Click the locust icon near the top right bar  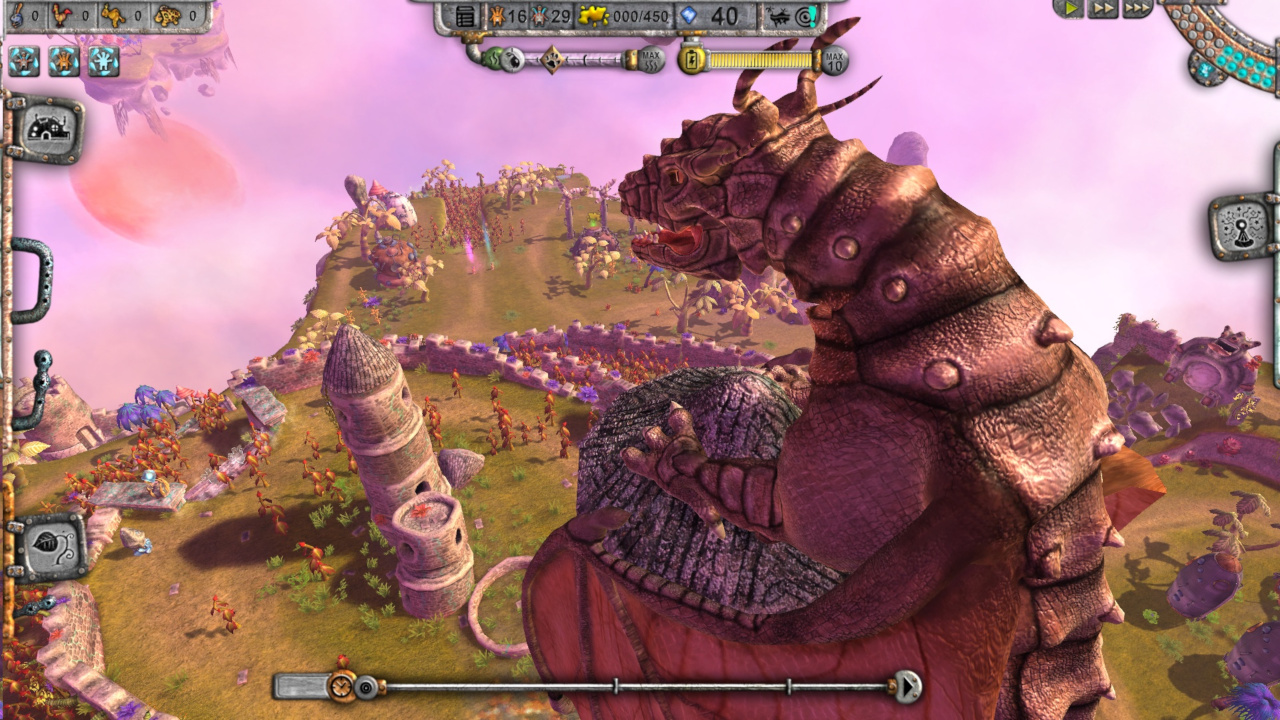[778, 15]
